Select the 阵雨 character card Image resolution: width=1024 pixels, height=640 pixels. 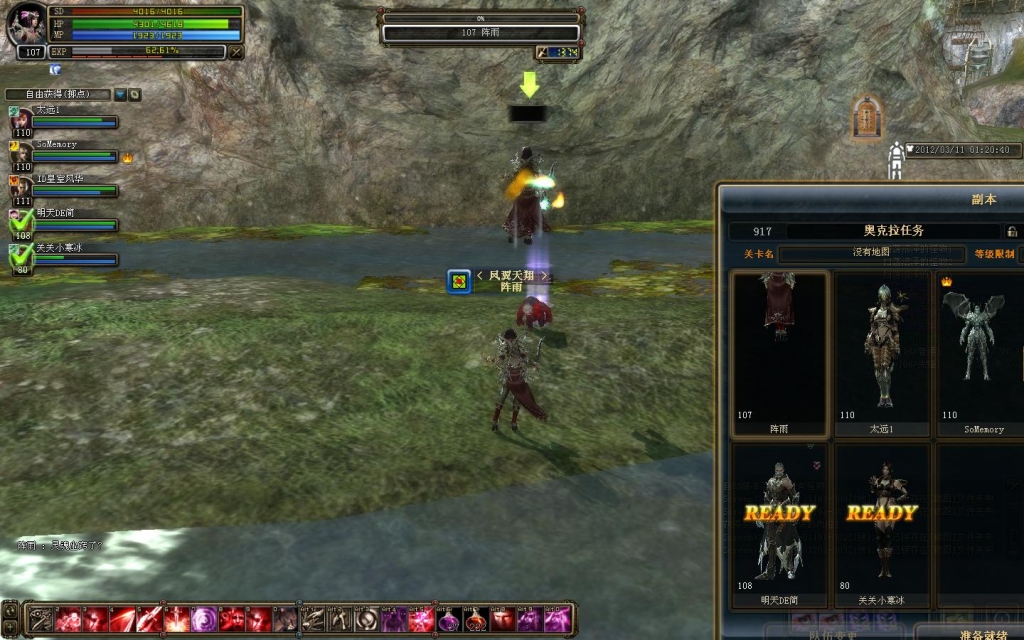coord(780,354)
